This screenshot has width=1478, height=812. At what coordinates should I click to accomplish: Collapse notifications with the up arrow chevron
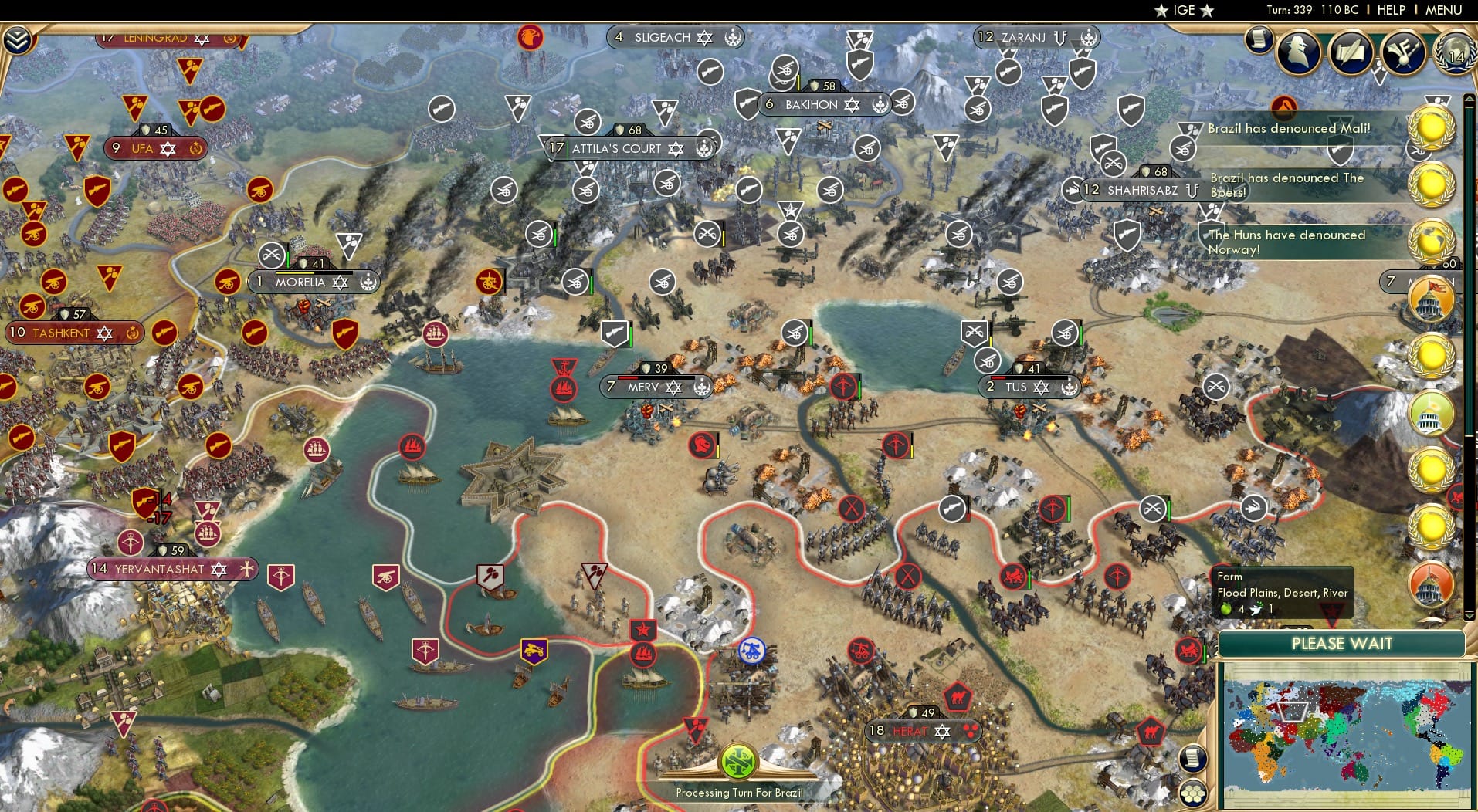(x=1470, y=98)
